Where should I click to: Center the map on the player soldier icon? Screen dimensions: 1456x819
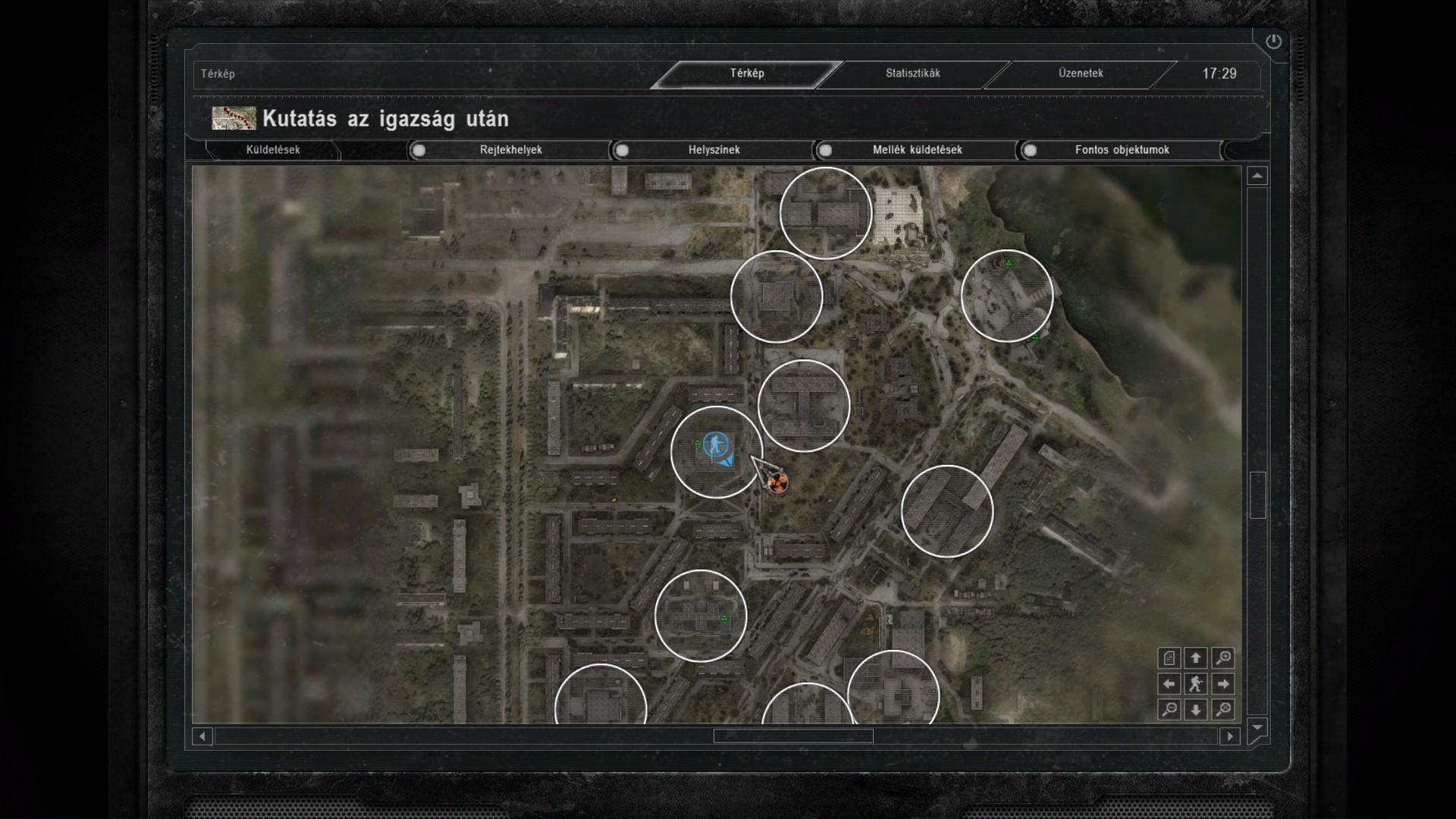tap(1196, 684)
